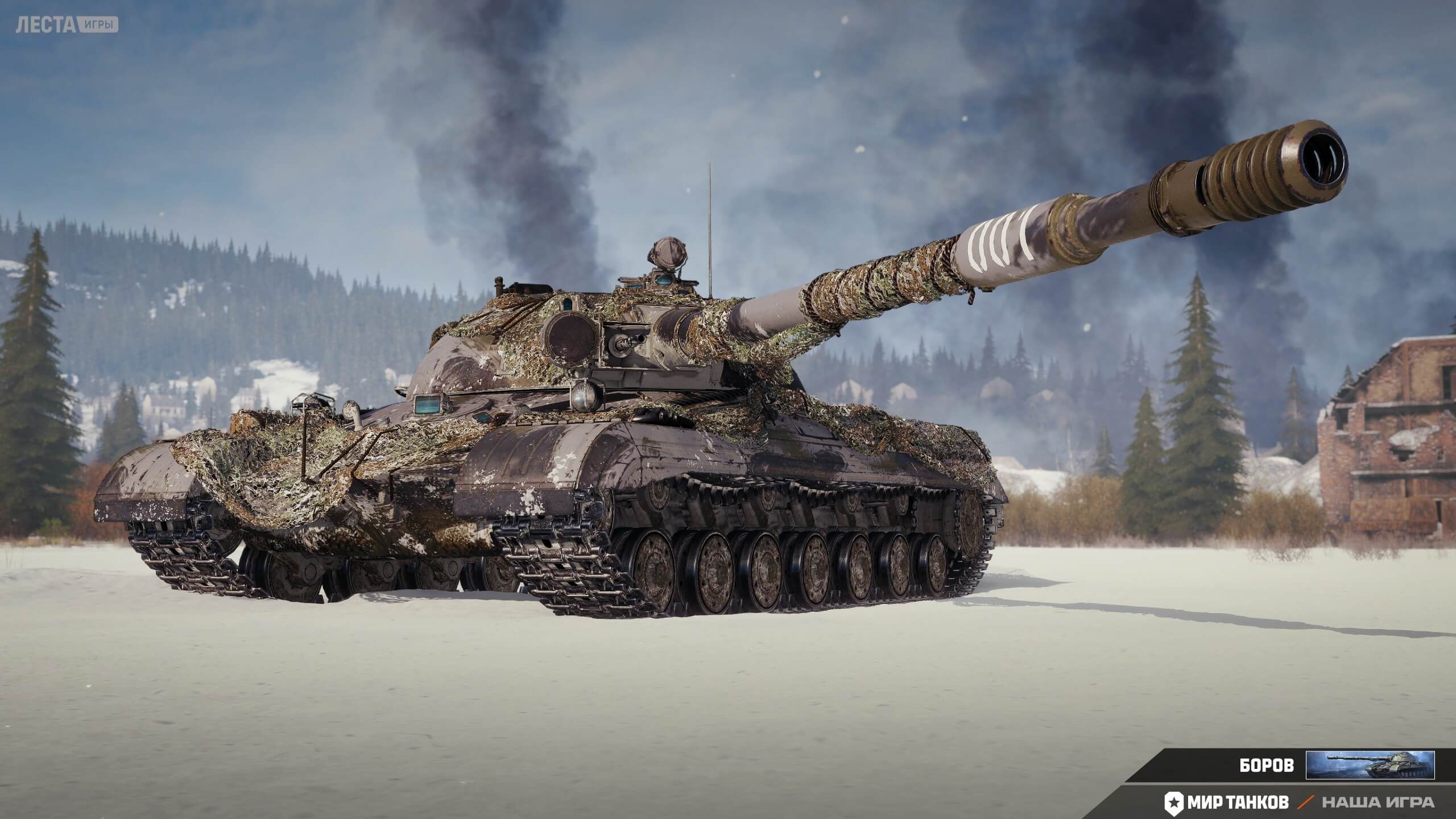Viewport: 1456px width, 819px height.
Task: Click the Боров tank thumbnail
Action: [x=1370, y=765]
